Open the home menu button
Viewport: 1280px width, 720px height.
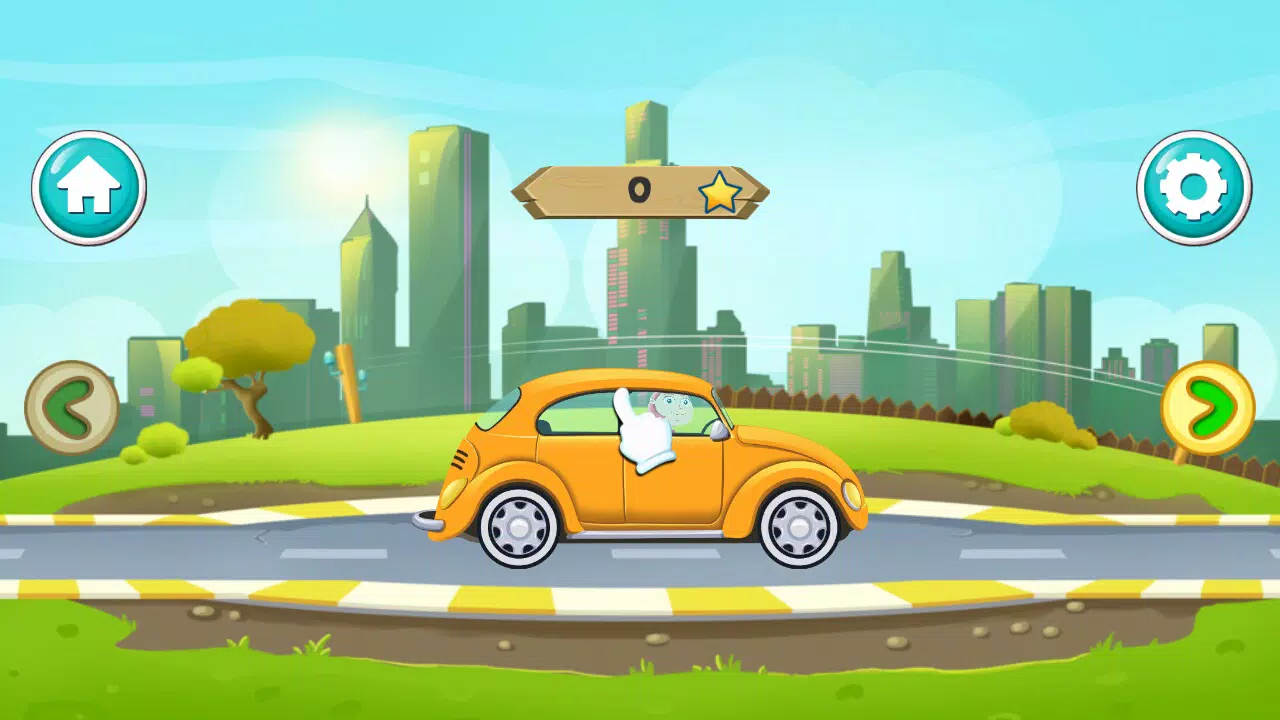pos(88,188)
